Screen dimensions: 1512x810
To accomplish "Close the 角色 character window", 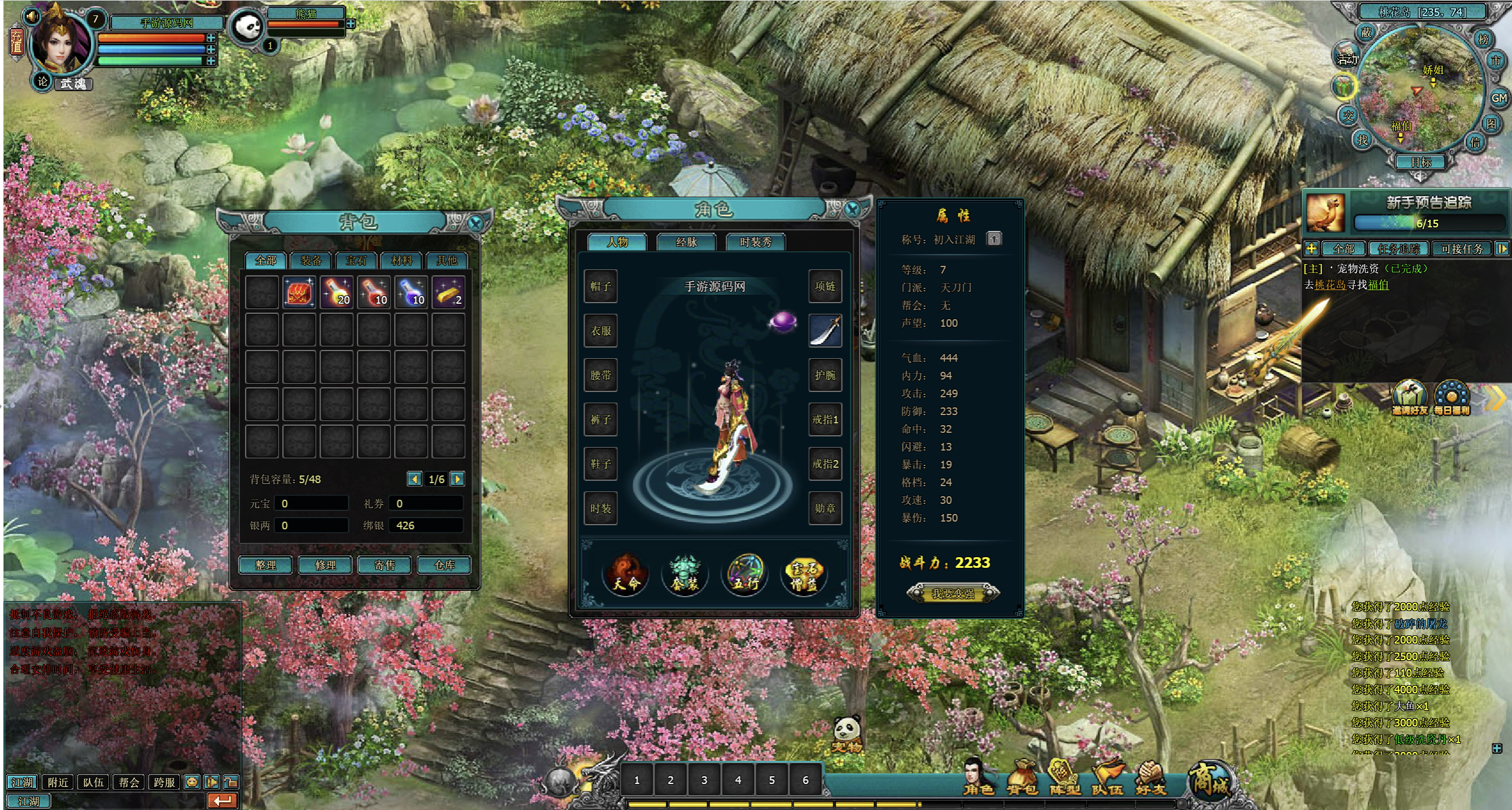I will 852,209.
